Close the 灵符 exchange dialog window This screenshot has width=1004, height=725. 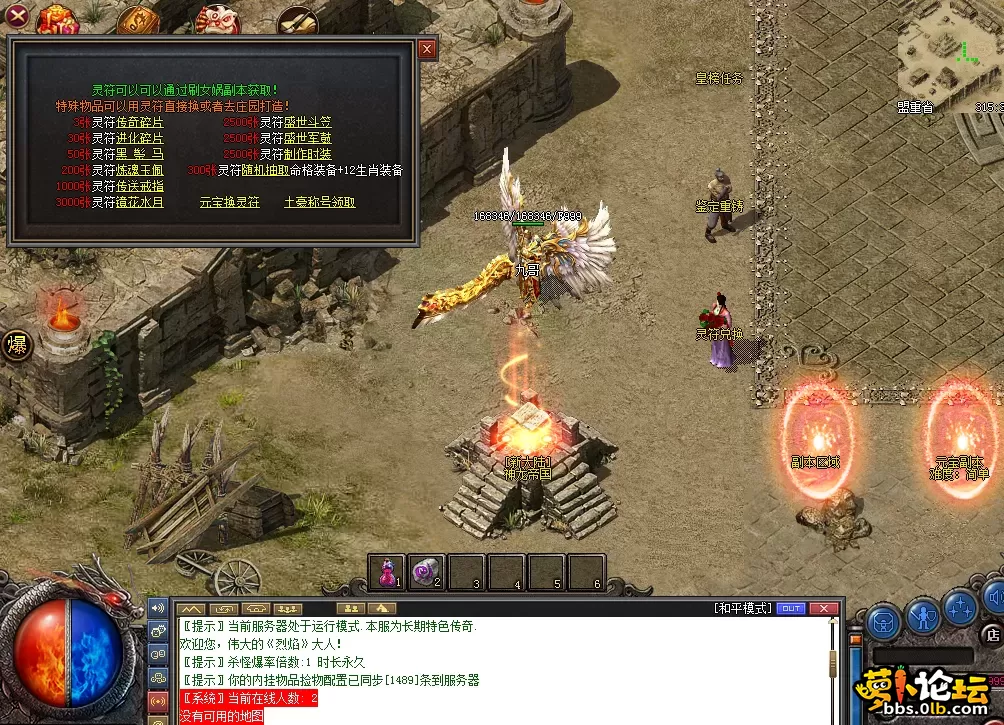(x=427, y=48)
